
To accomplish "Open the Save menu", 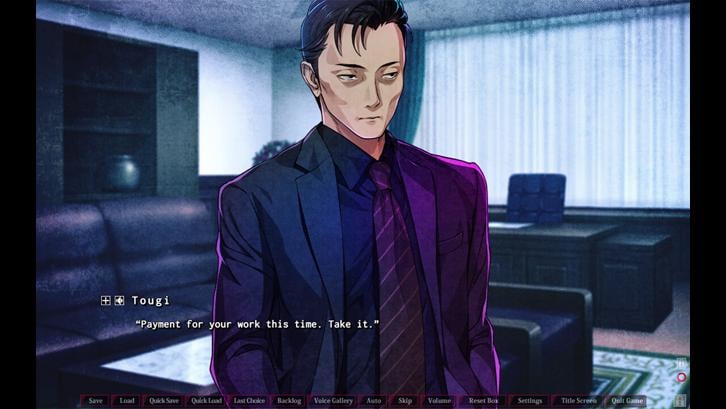I will click(x=95, y=401).
